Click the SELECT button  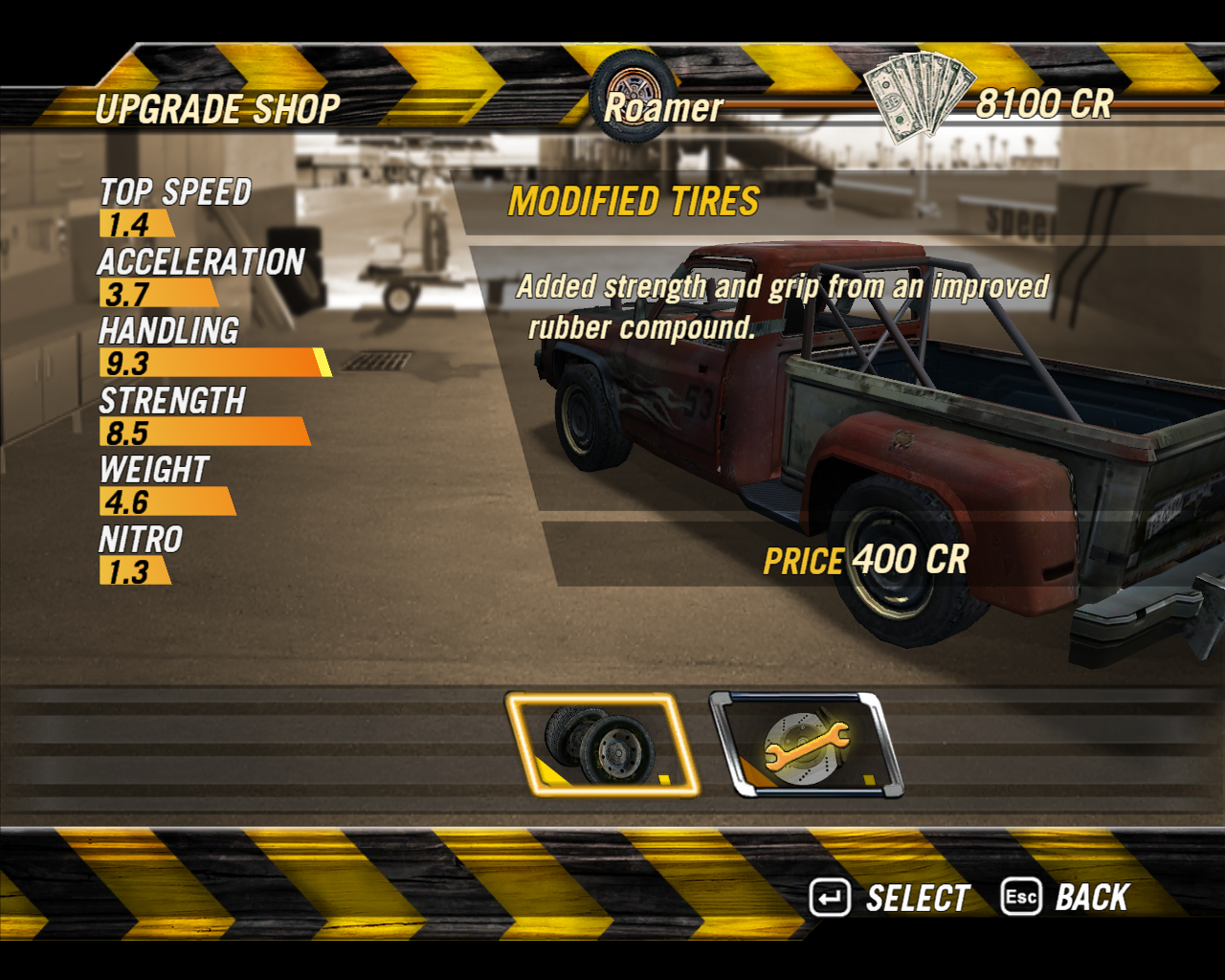(891, 898)
